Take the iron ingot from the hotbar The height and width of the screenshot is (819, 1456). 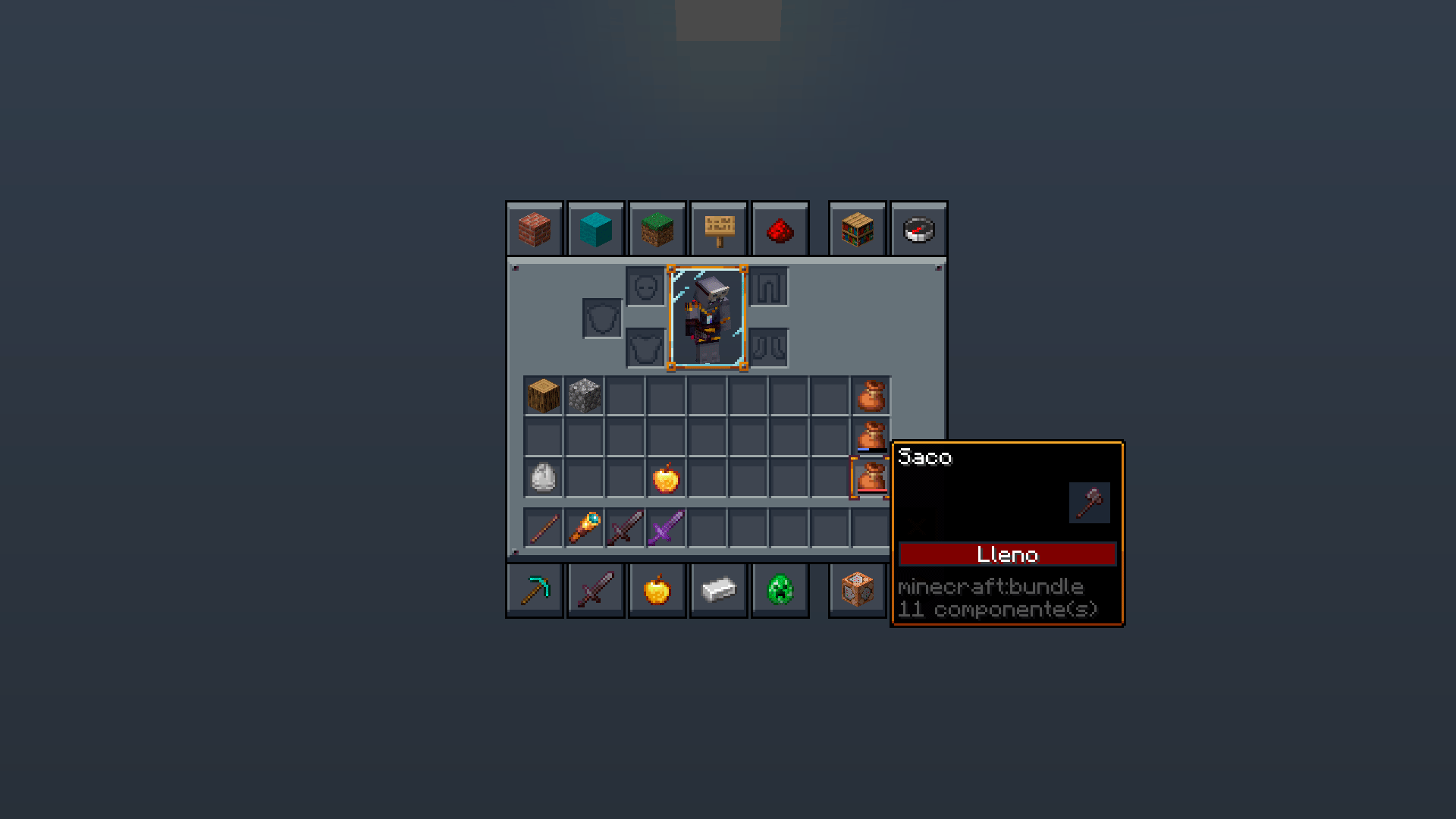(718, 590)
